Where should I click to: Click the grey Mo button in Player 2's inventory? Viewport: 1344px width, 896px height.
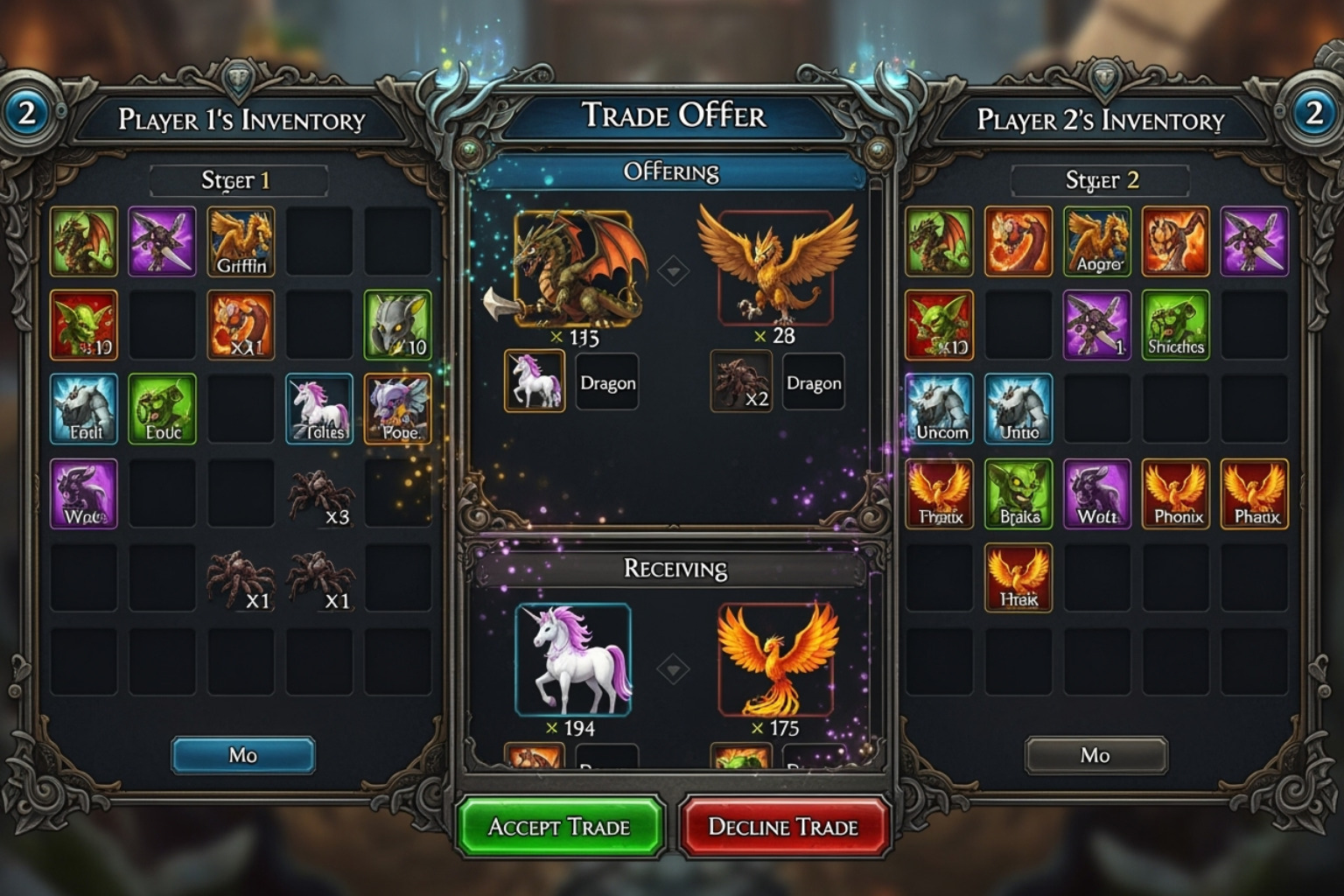pyautogui.click(x=1095, y=755)
